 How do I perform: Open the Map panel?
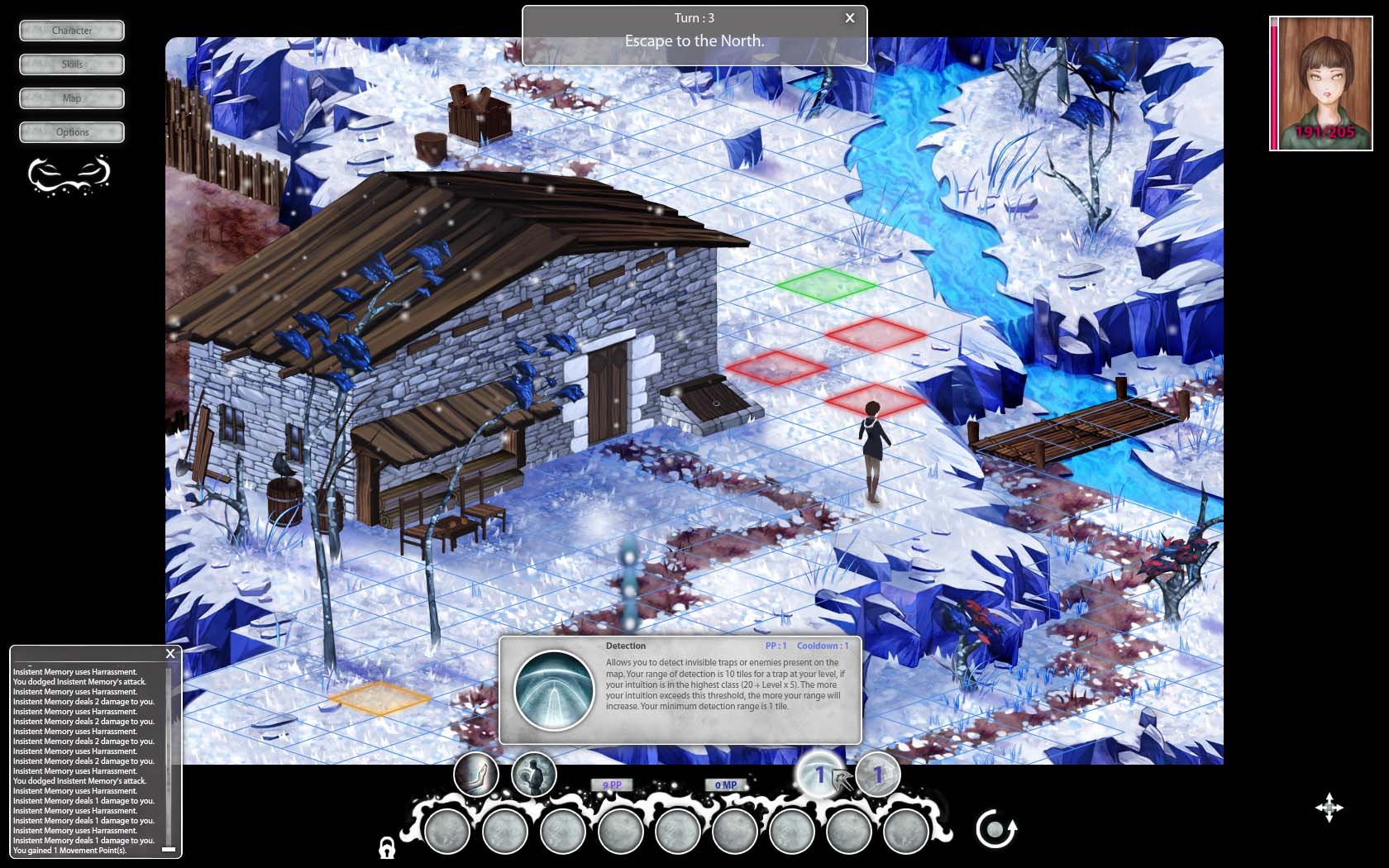pyautogui.click(x=71, y=98)
